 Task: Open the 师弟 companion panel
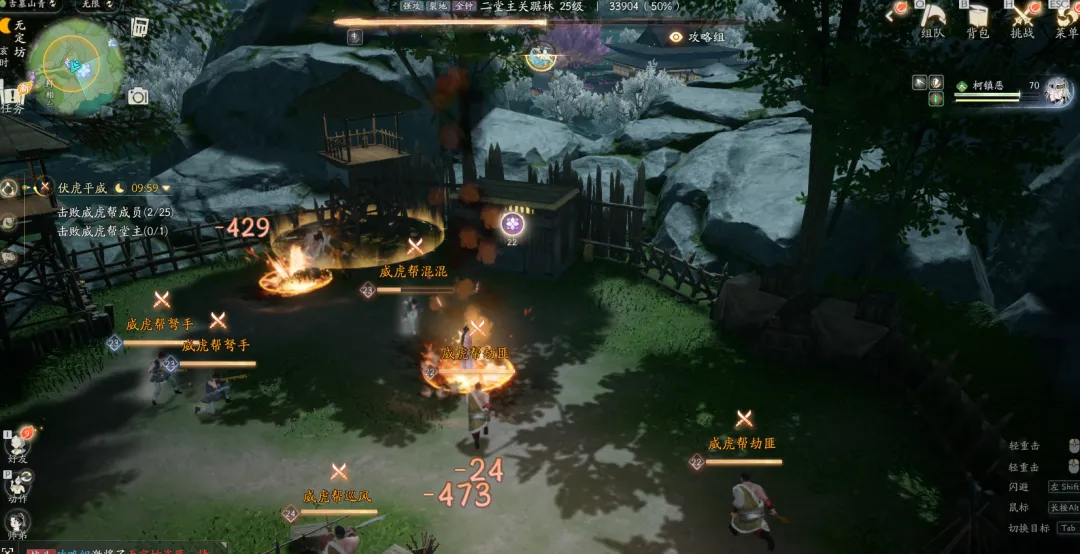click(x=18, y=523)
